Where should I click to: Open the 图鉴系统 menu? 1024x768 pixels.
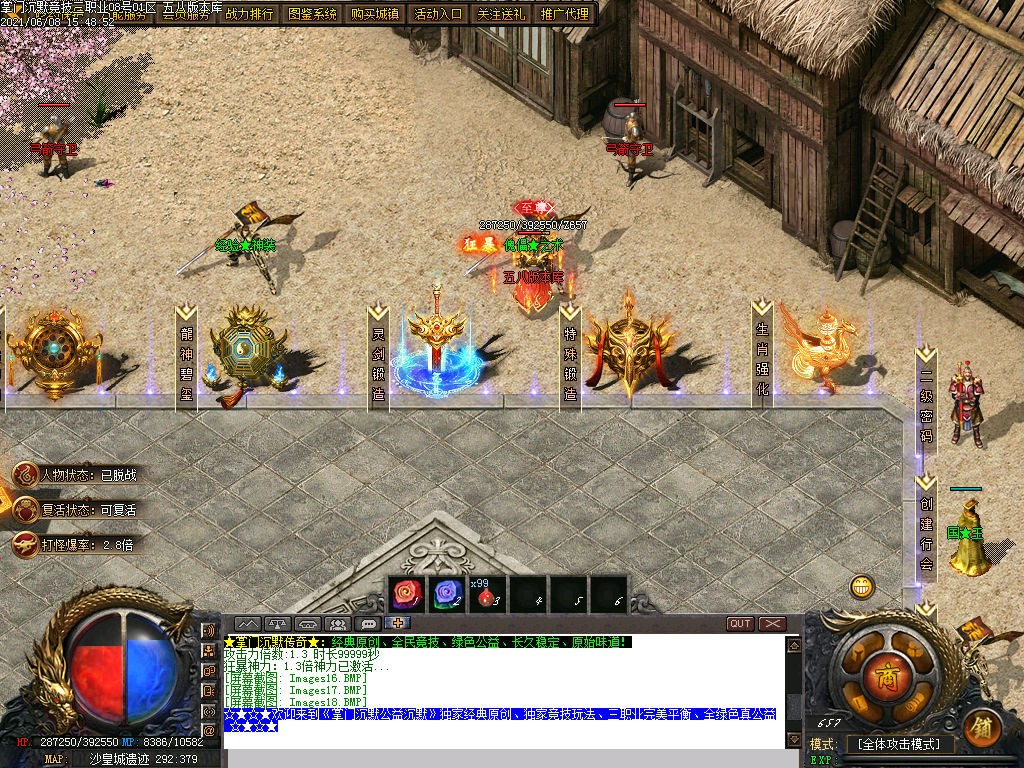tap(313, 14)
